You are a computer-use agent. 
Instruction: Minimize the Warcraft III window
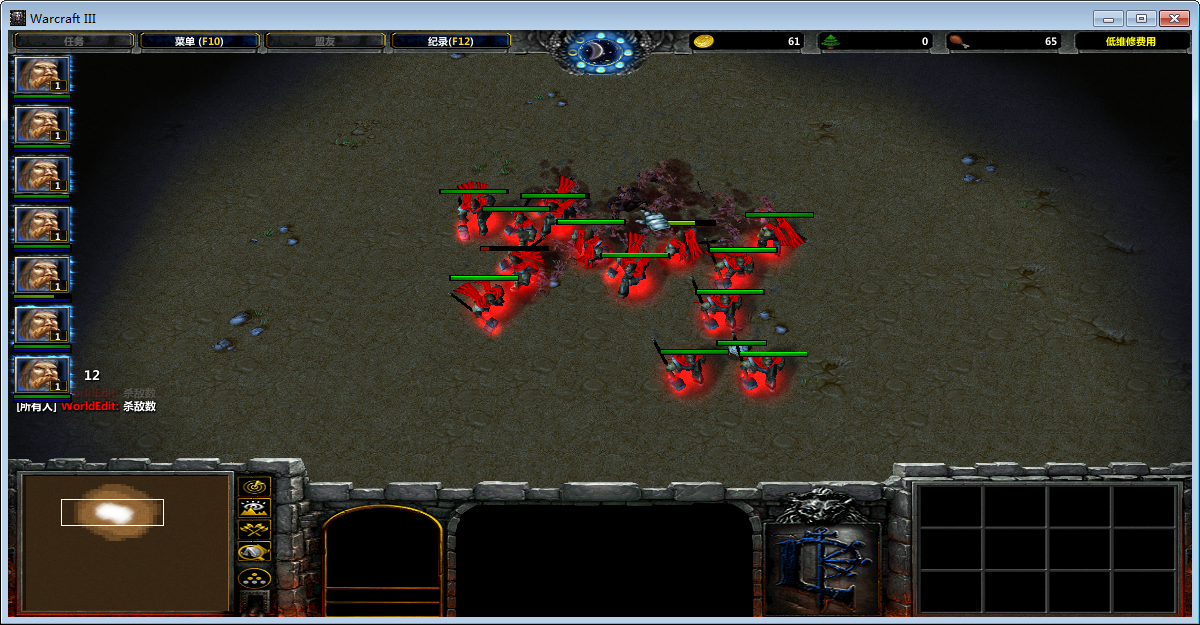click(1108, 18)
